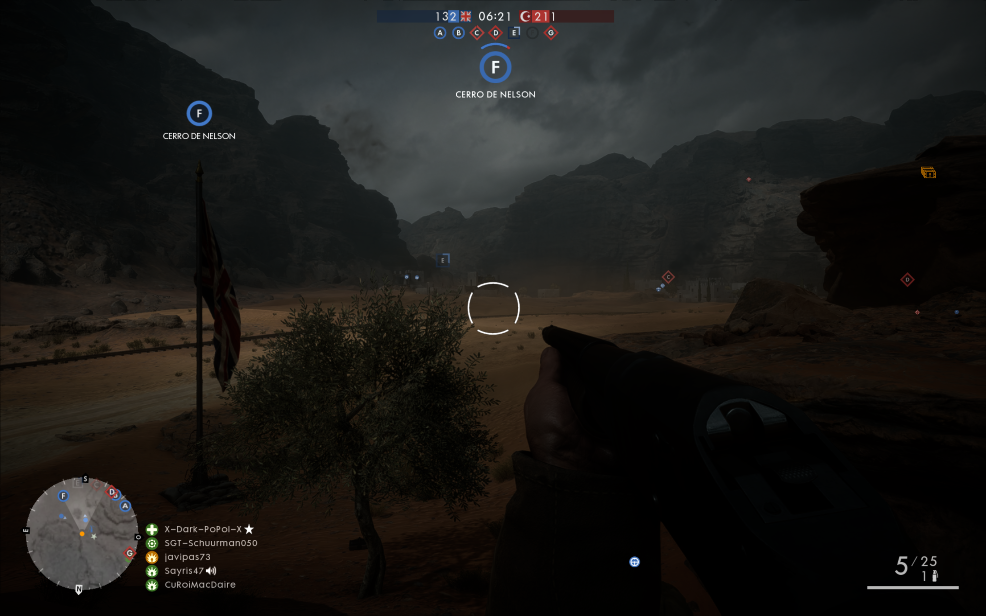Image resolution: width=986 pixels, height=616 pixels.
Task: Select squad member Sayris47
Action: pos(184,571)
